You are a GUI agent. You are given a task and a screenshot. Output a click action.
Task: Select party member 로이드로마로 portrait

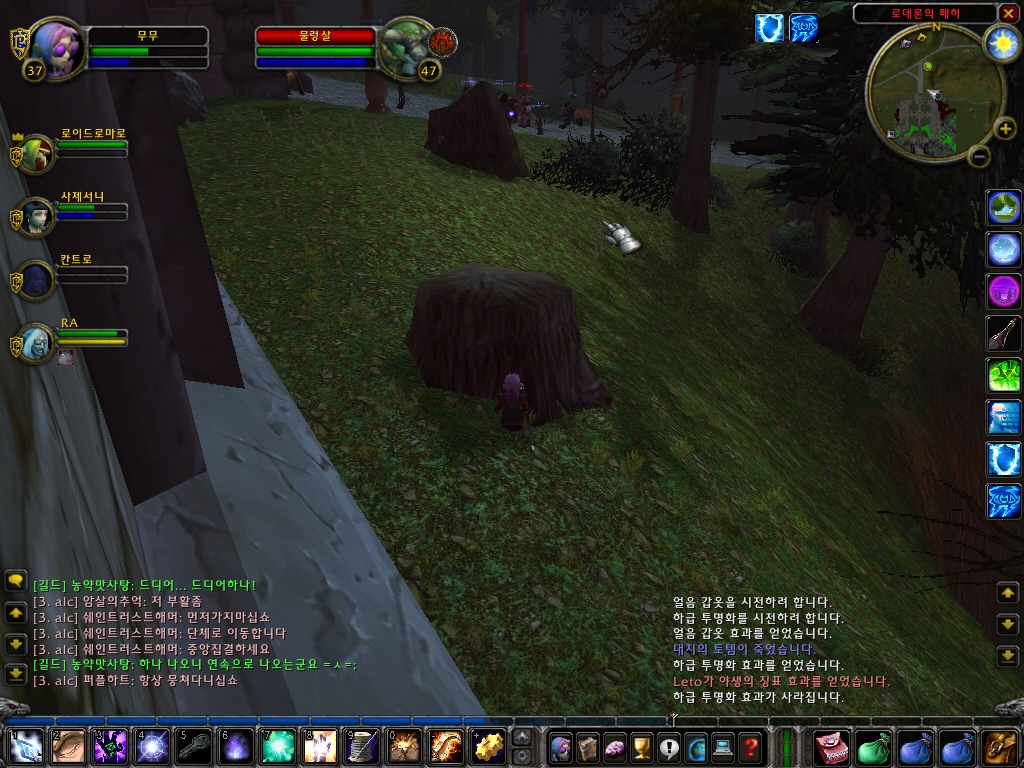(36, 154)
